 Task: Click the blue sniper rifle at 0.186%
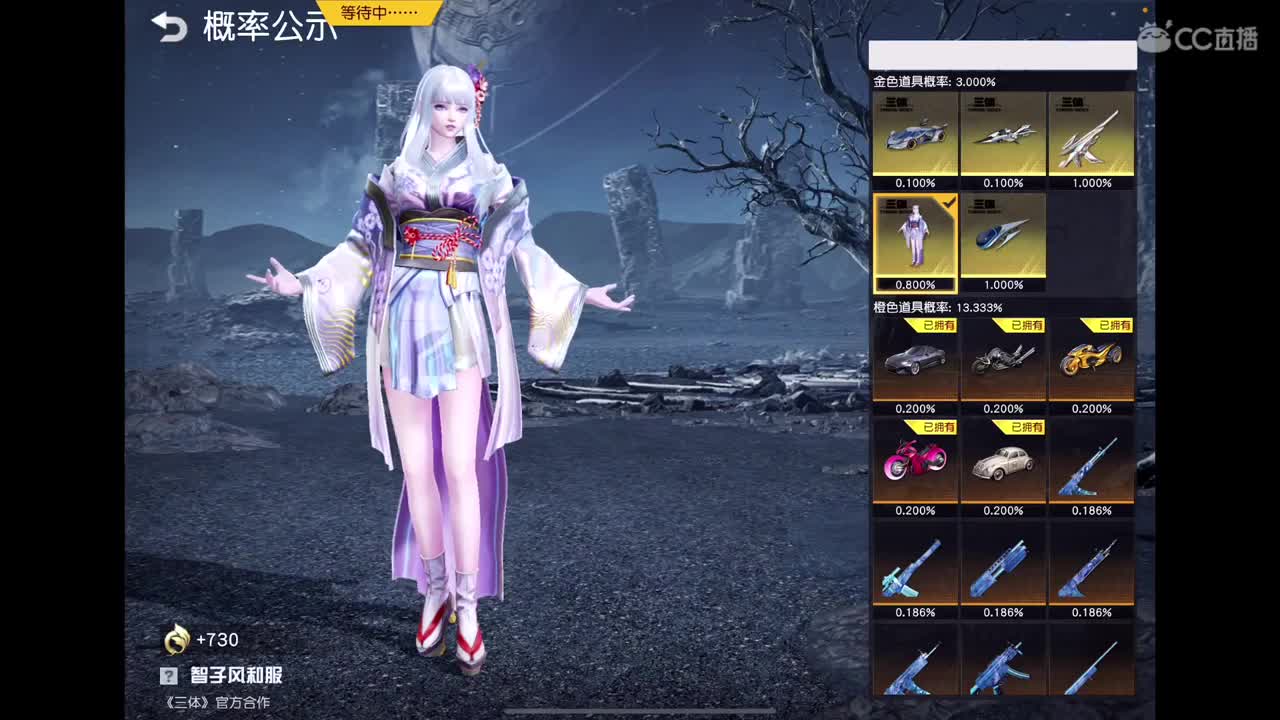(x=1091, y=465)
